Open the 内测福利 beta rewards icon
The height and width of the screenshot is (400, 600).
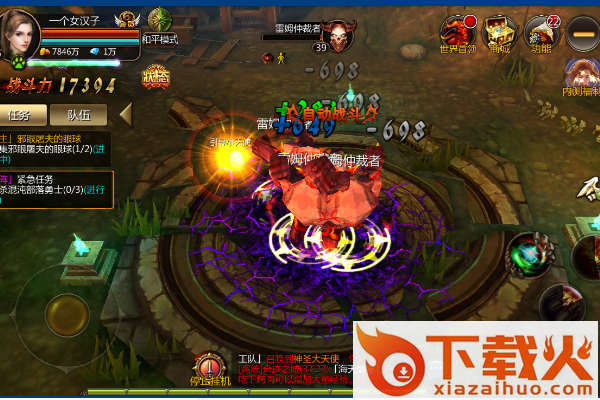click(x=581, y=77)
